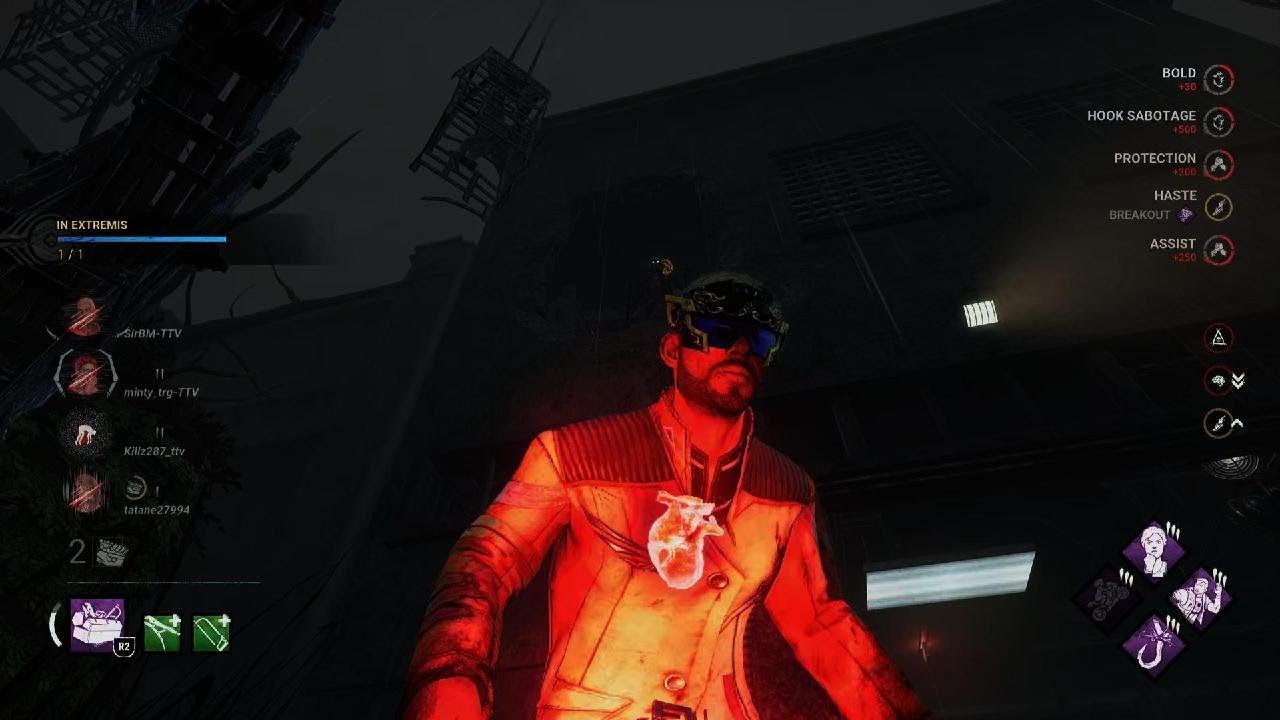1280x720 pixels.
Task: Select Kiliz287_ttv's crawling survivor status icon
Action: click(x=86, y=434)
